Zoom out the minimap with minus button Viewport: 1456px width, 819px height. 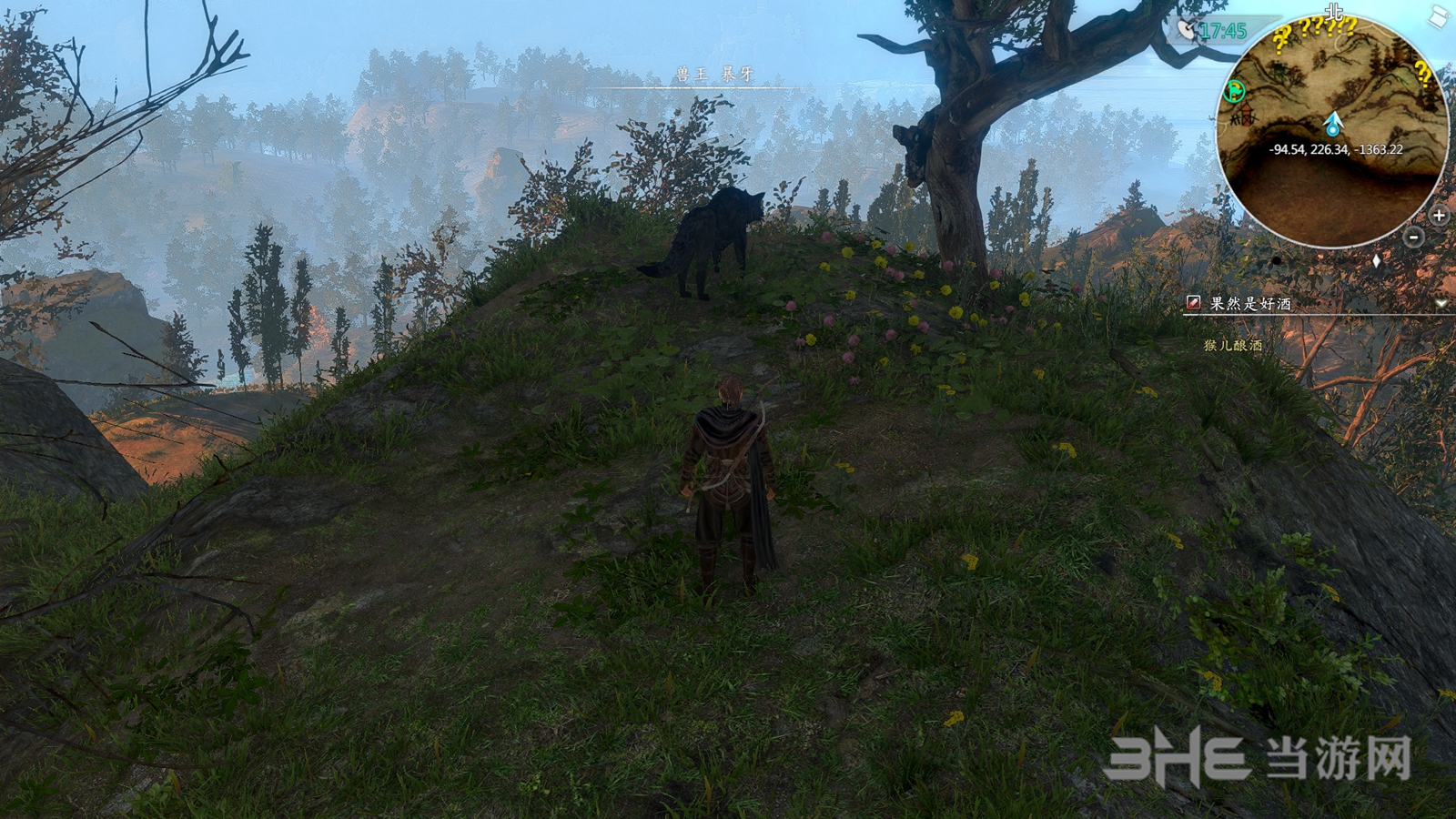tap(1414, 238)
